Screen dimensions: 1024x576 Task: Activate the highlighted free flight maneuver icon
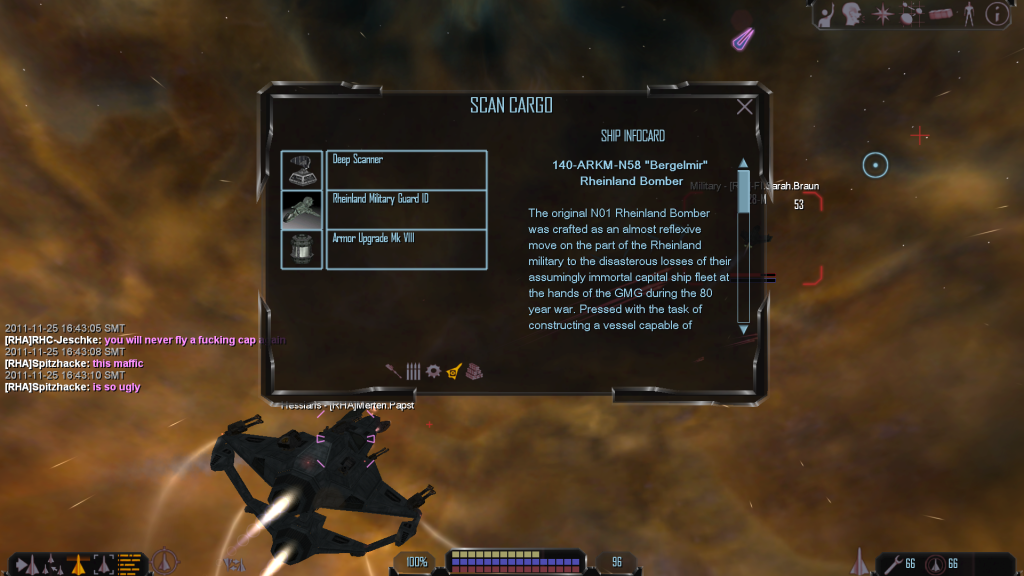coord(78,563)
